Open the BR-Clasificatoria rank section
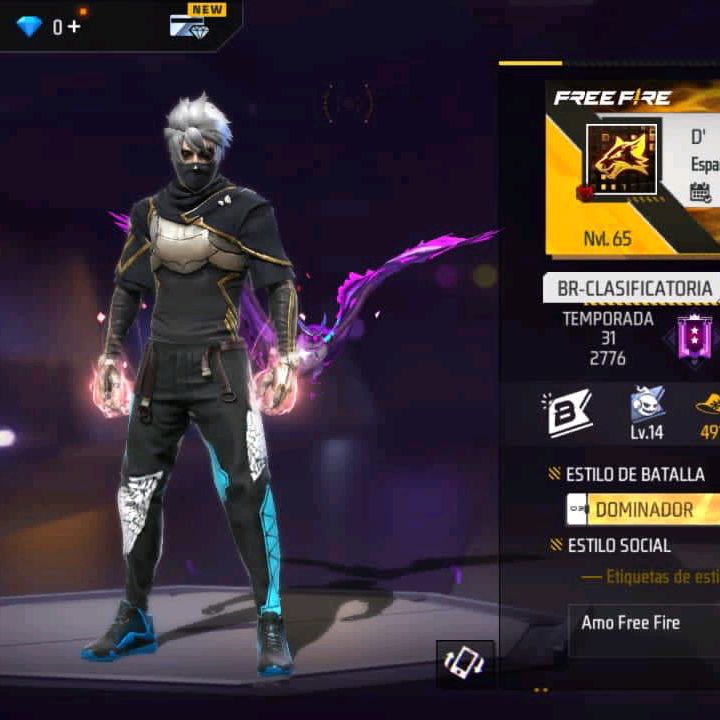Viewport: 720px width, 720px height. point(634,289)
